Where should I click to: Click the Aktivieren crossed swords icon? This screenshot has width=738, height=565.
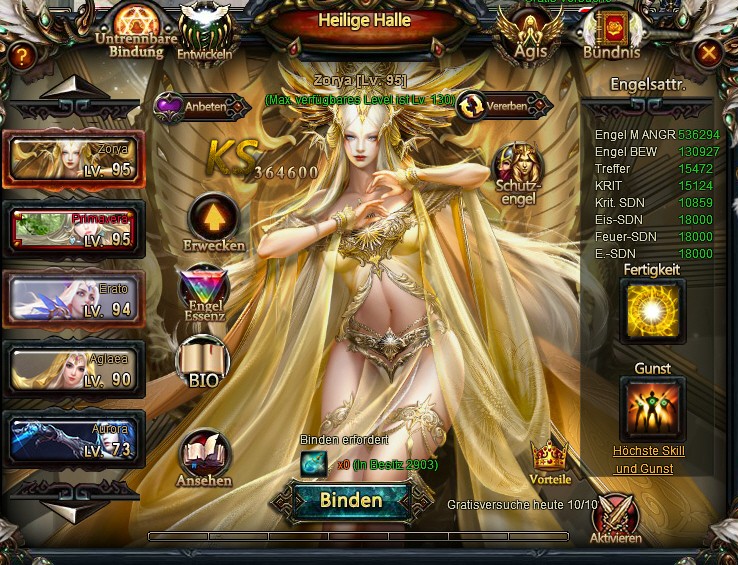click(x=614, y=518)
